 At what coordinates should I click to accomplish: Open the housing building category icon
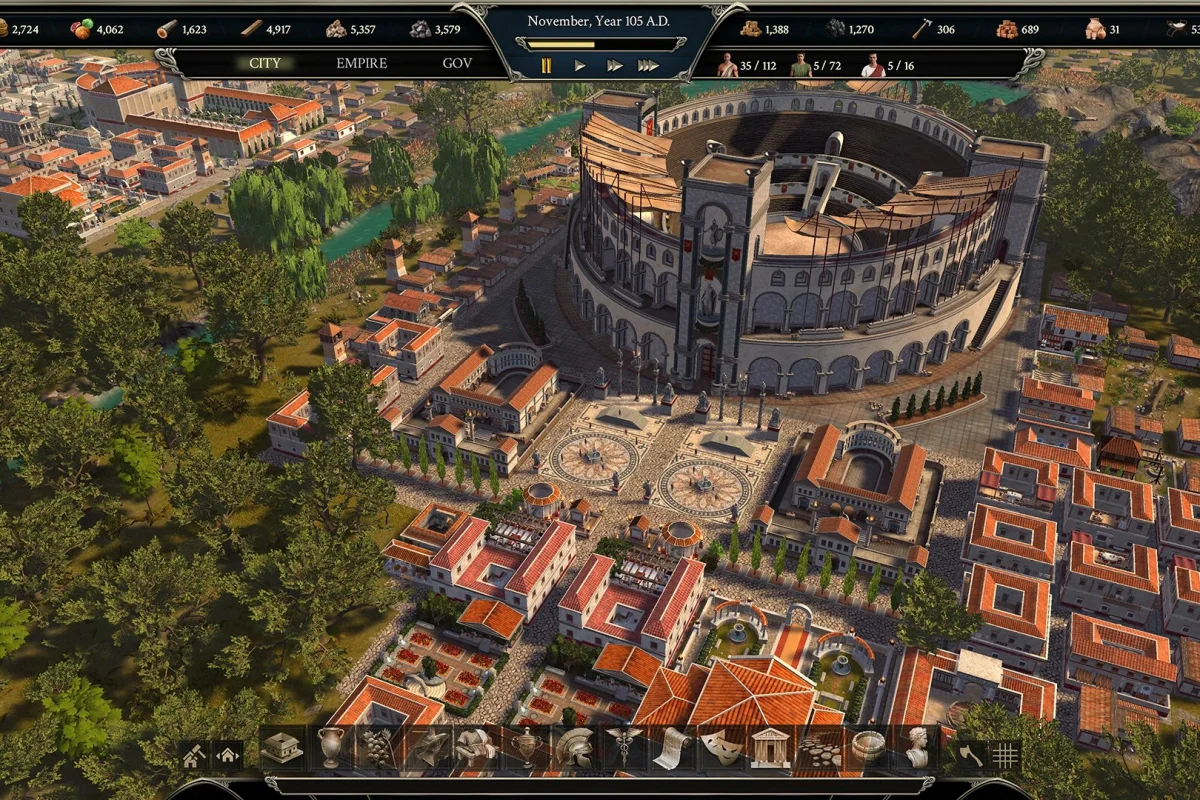point(283,748)
